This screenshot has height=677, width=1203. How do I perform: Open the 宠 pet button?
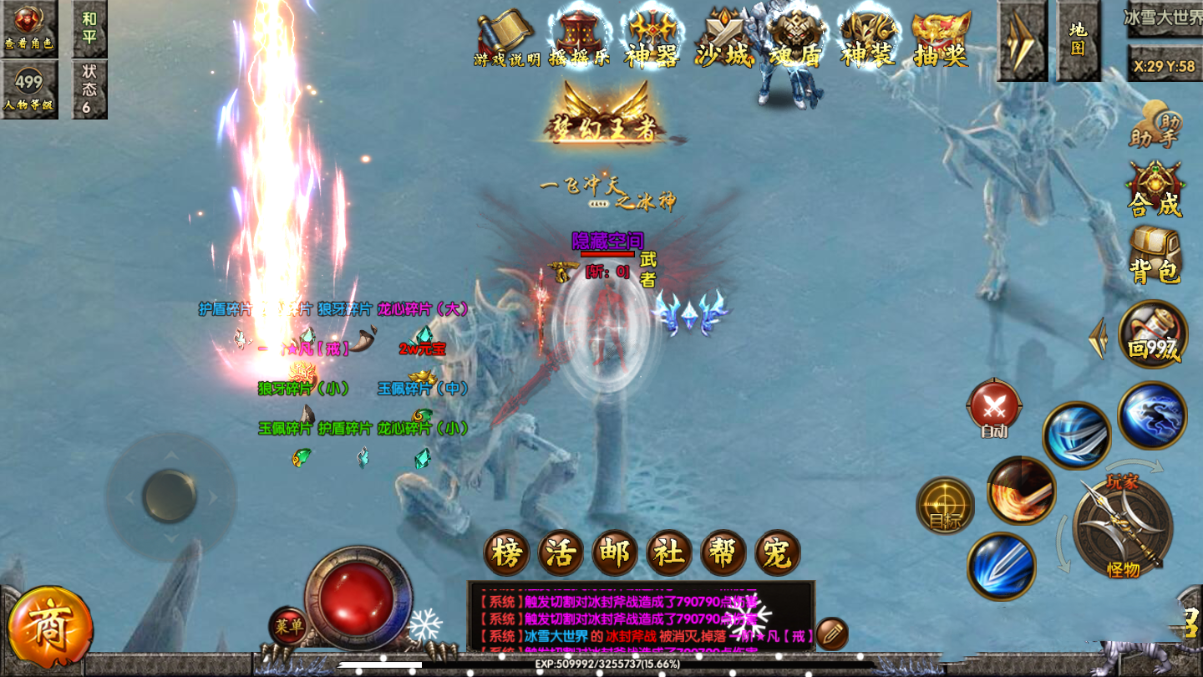coord(777,553)
